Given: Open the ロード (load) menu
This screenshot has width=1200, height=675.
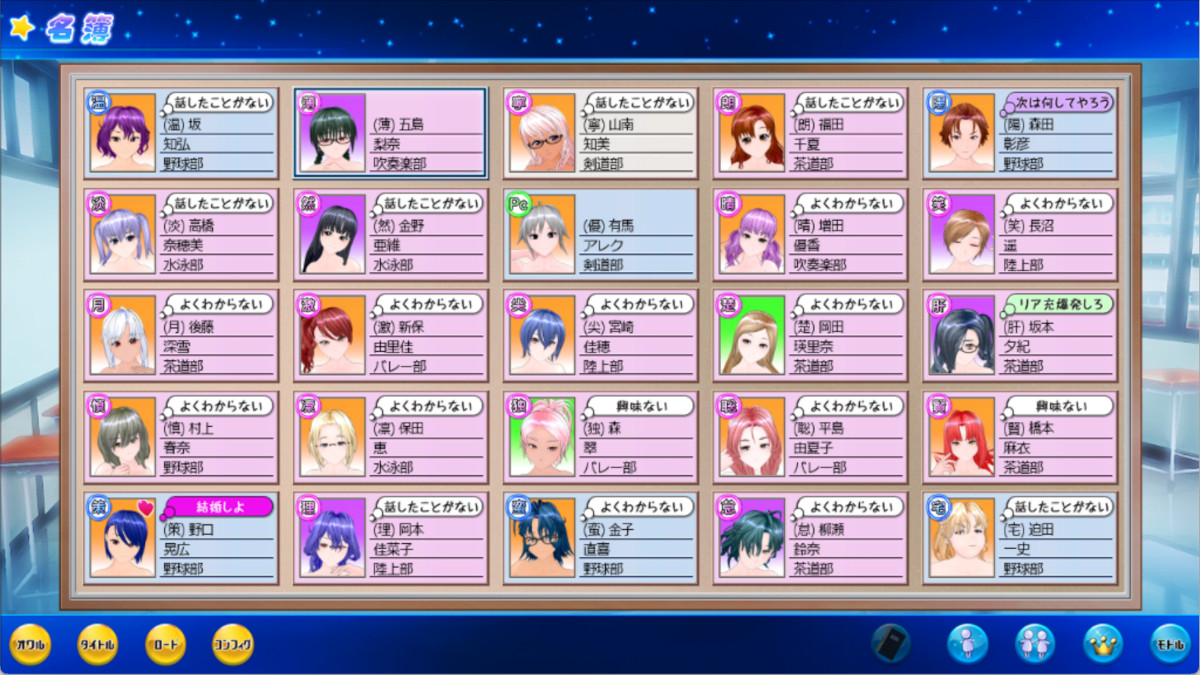Looking at the screenshot, I should [x=165, y=645].
